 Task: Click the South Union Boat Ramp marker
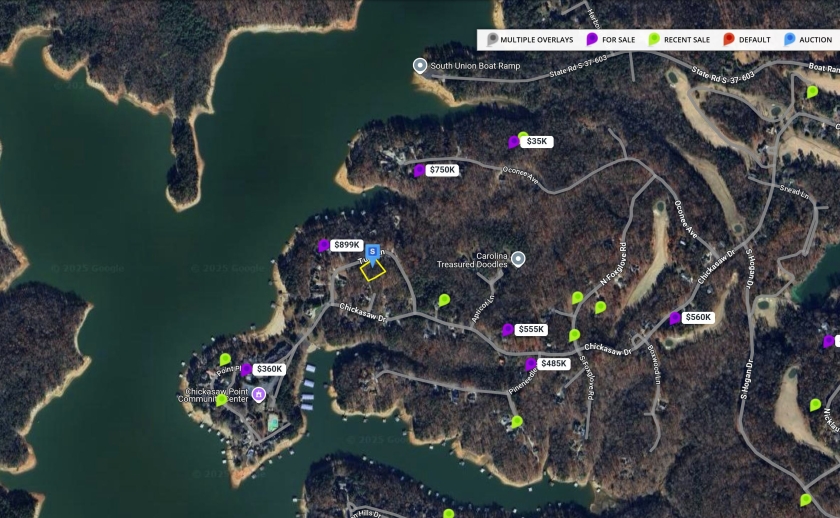[421, 66]
